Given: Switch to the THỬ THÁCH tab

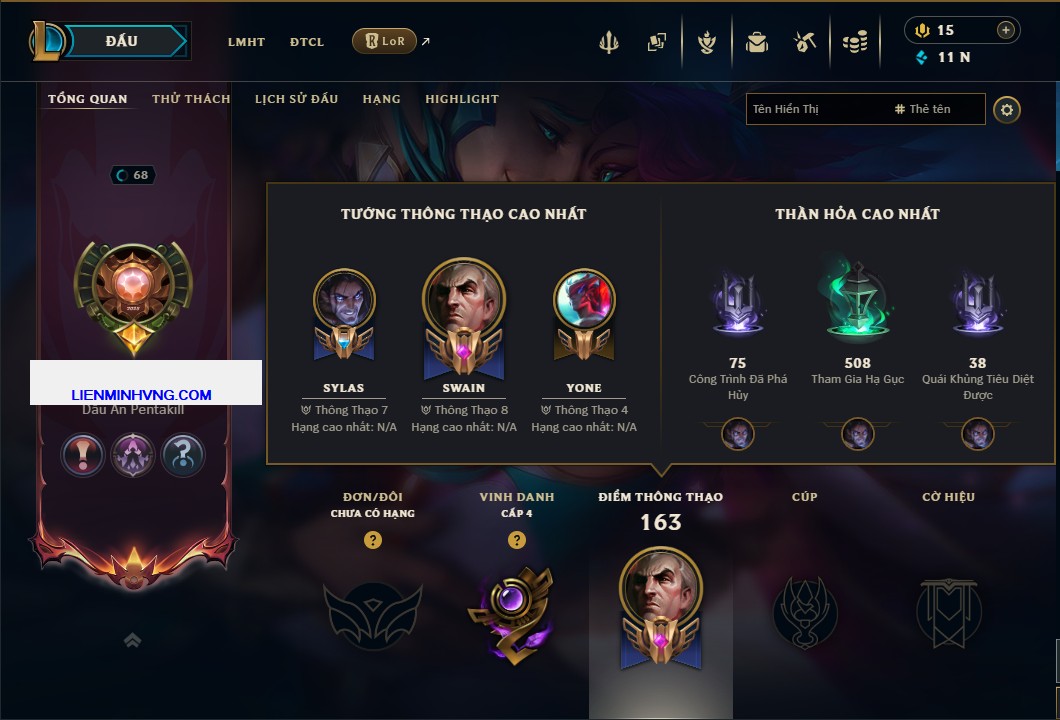Looking at the screenshot, I should pos(191,99).
